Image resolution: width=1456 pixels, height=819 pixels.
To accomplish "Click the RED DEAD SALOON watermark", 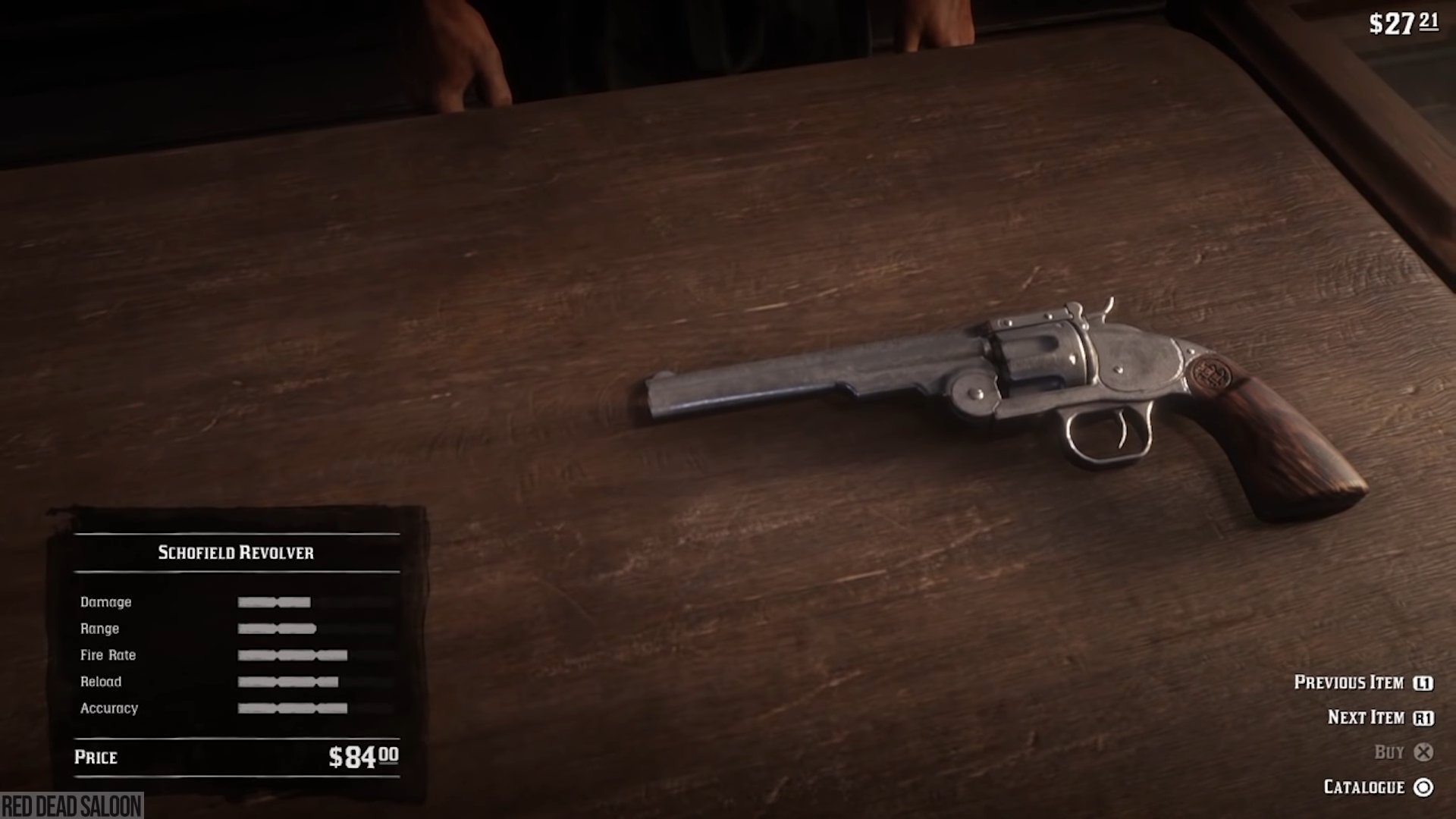I will [72, 806].
